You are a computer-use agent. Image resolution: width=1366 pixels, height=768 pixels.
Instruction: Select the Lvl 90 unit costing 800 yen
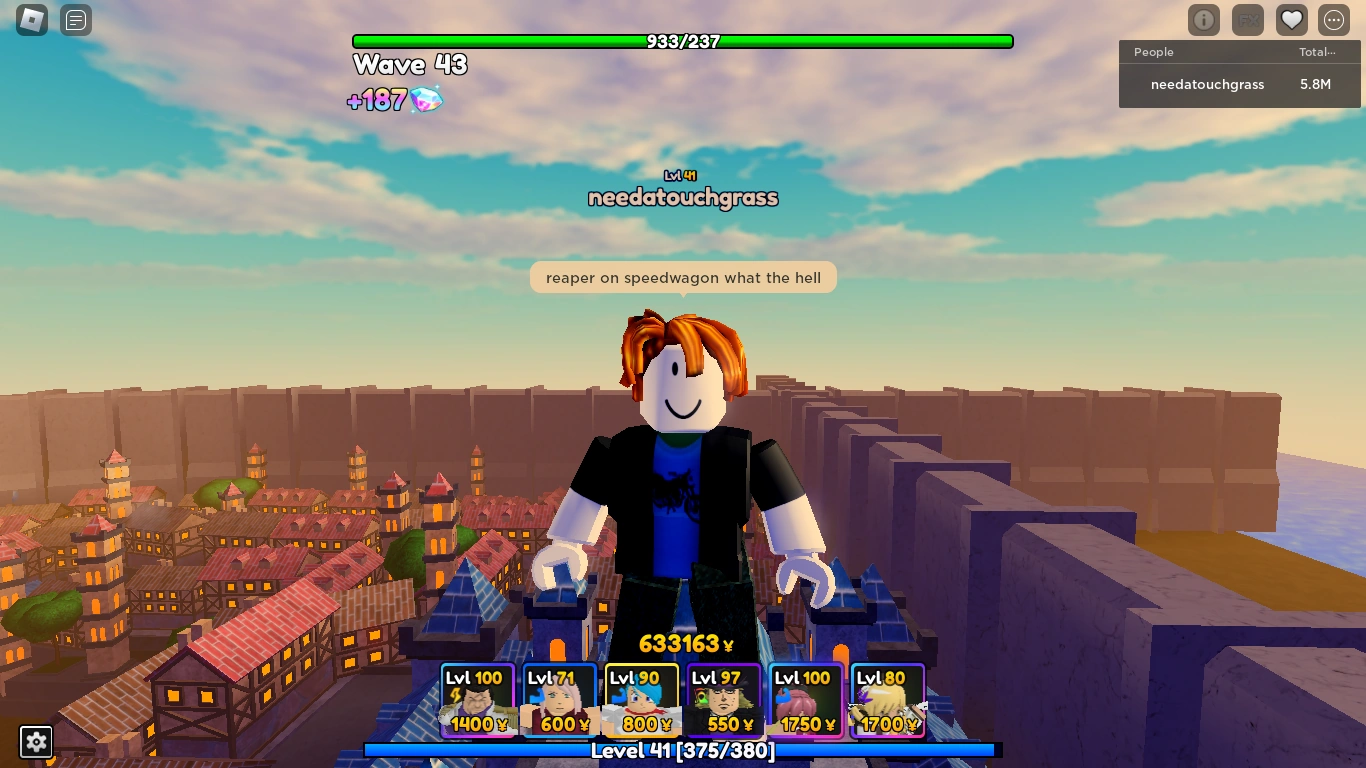(x=641, y=698)
